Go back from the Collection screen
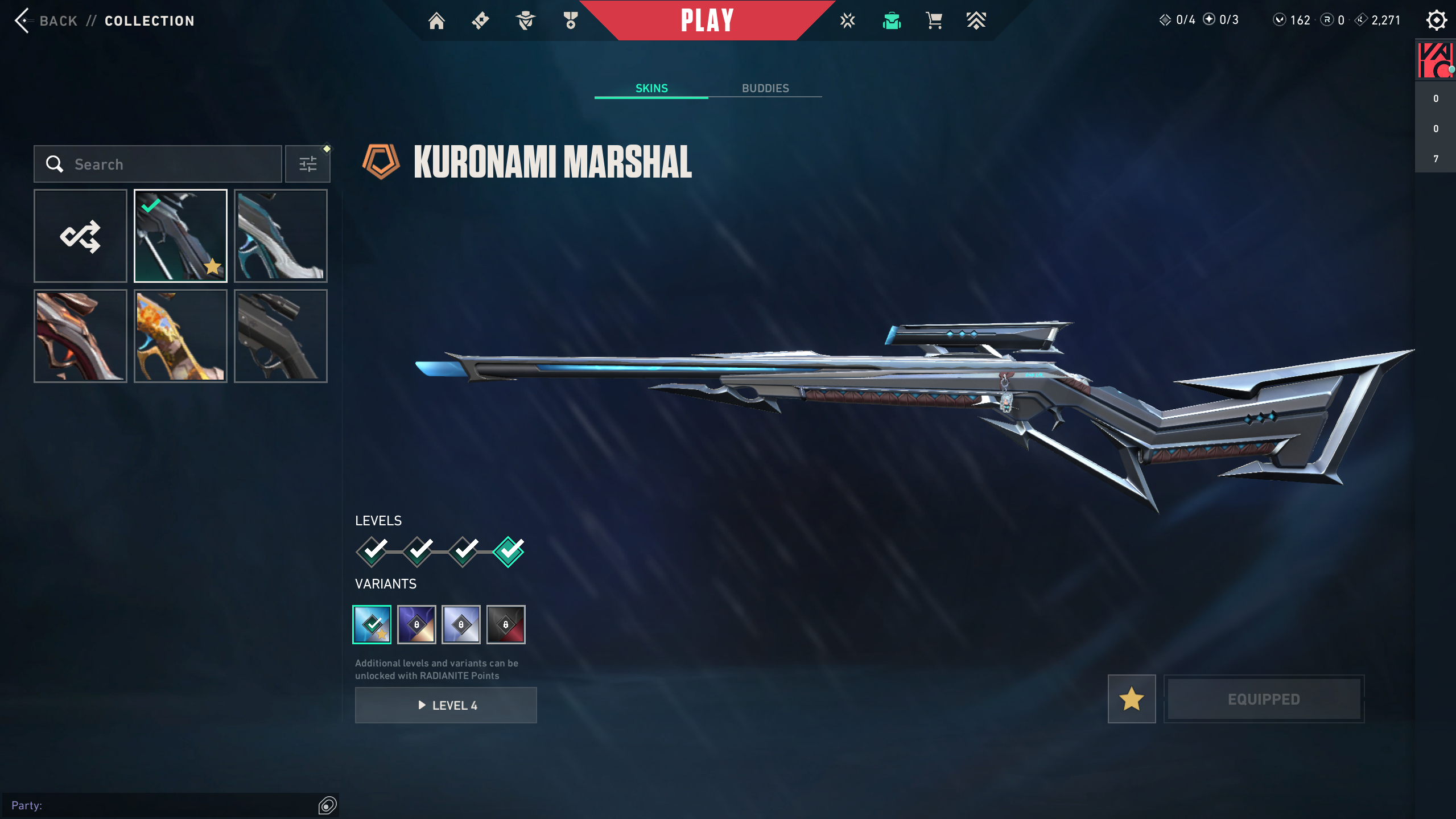The height and width of the screenshot is (819, 1456). click(x=46, y=21)
